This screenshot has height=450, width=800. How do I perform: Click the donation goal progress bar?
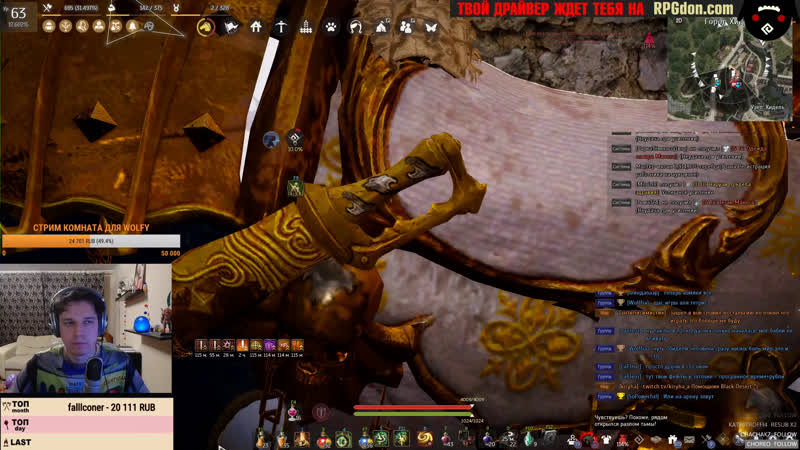[x=91, y=241]
